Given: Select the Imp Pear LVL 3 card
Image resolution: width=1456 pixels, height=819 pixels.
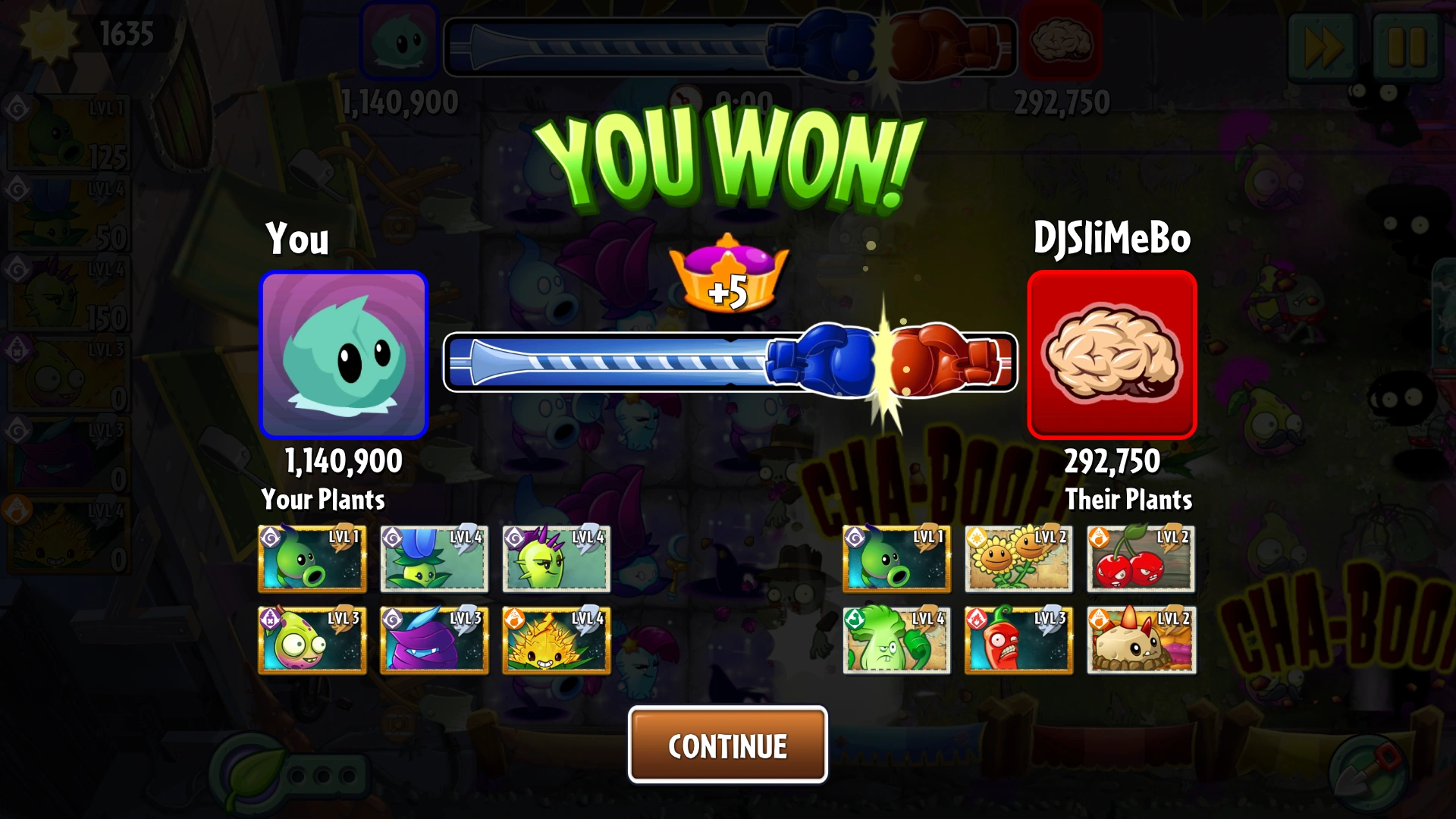Looking at the screenshot, I should point(312,641).
